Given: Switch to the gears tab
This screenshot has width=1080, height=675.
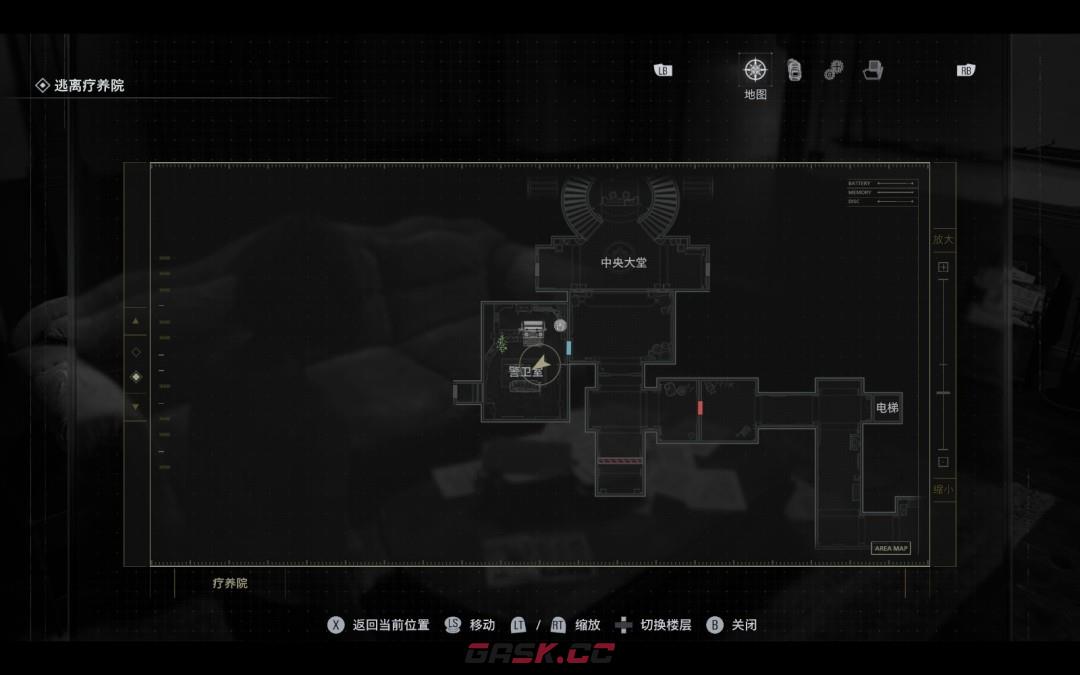Looking at the screenshot, I should pos(833,70).
